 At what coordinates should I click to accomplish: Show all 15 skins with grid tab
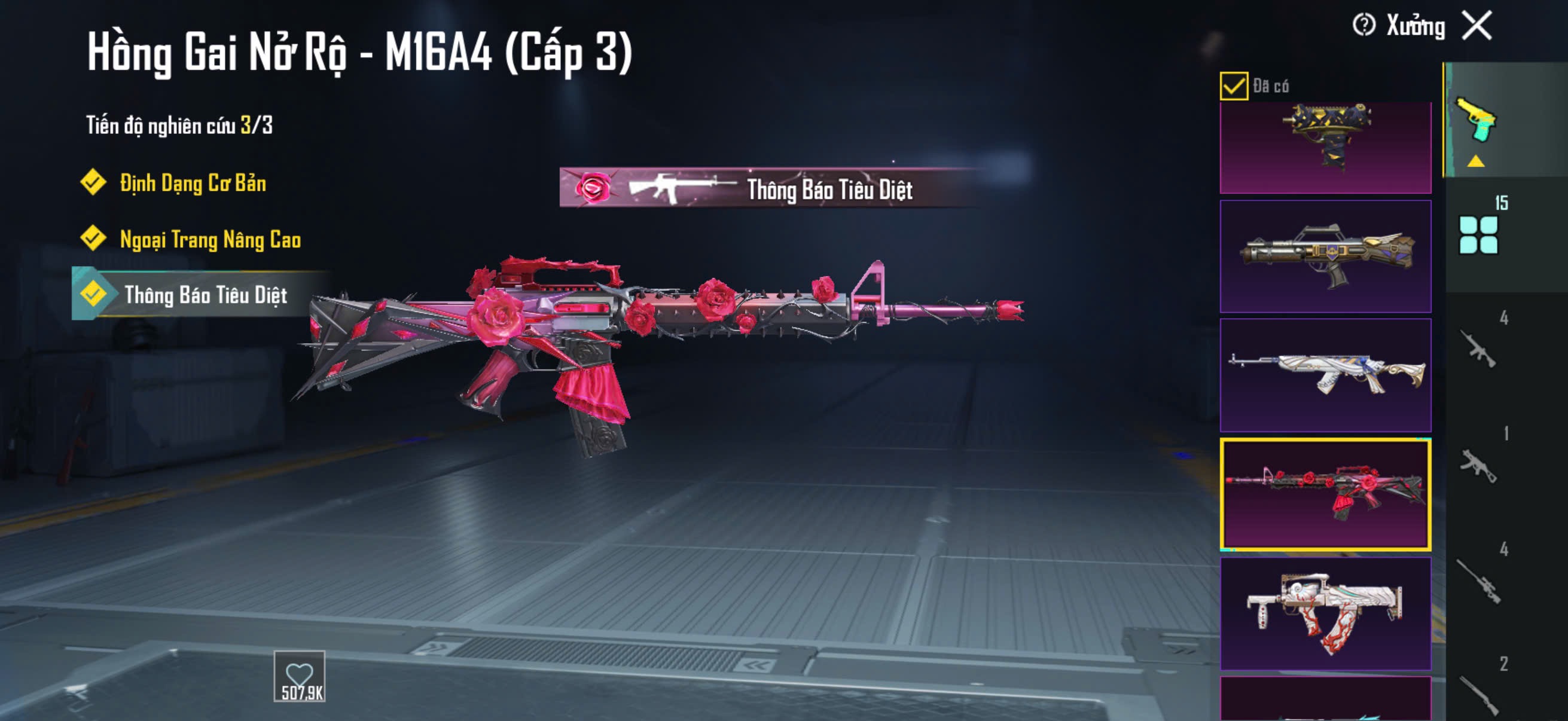coord(1478,234)
